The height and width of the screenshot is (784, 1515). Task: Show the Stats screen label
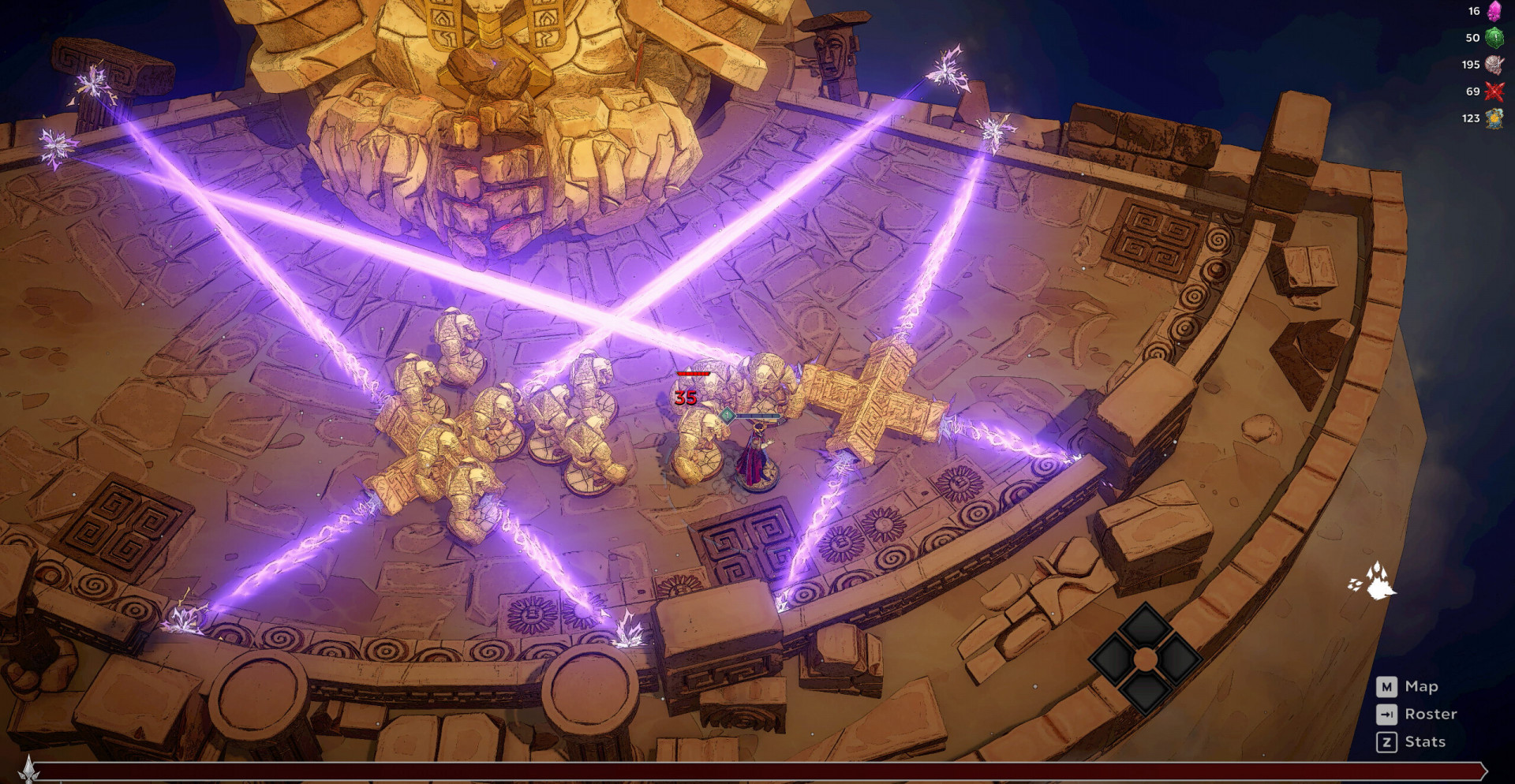pos(1425,741)
